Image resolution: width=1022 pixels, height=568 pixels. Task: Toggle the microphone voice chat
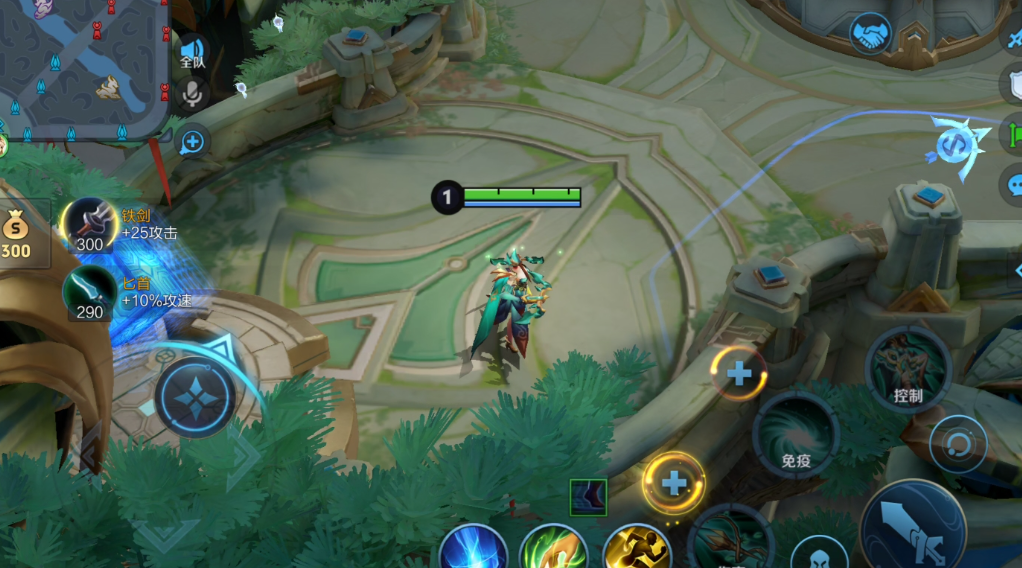coord(192,94)
